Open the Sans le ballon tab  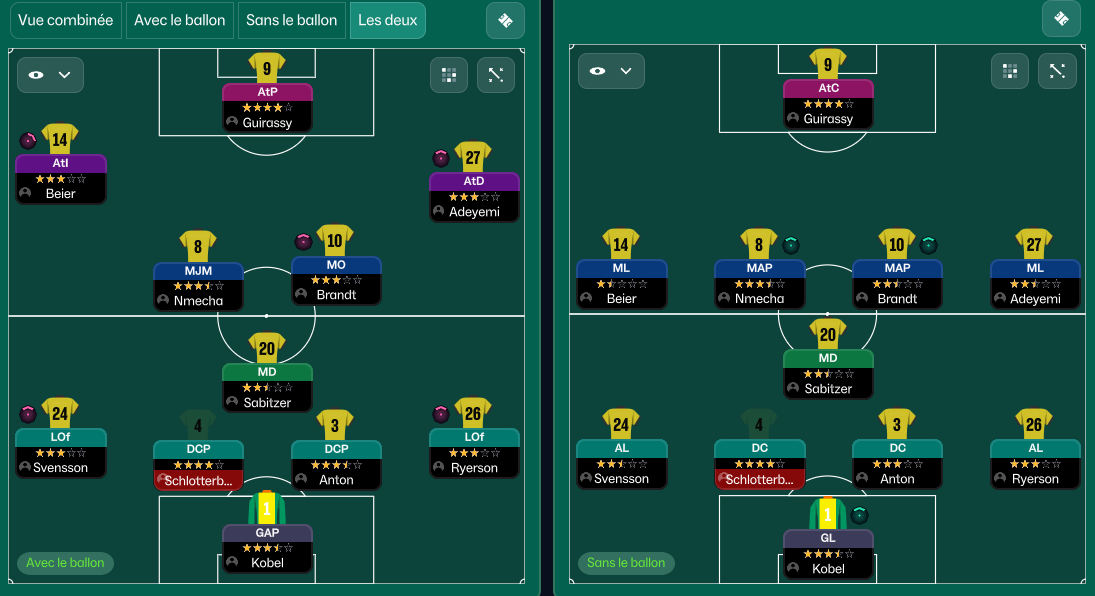[292, 20]
